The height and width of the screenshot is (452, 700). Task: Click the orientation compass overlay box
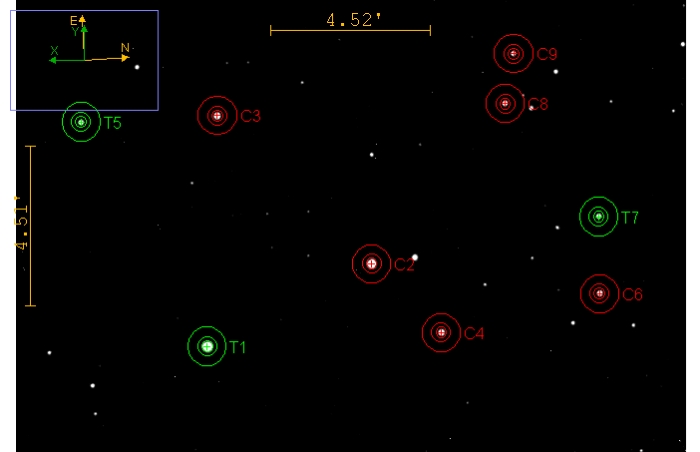coord(84,60)
